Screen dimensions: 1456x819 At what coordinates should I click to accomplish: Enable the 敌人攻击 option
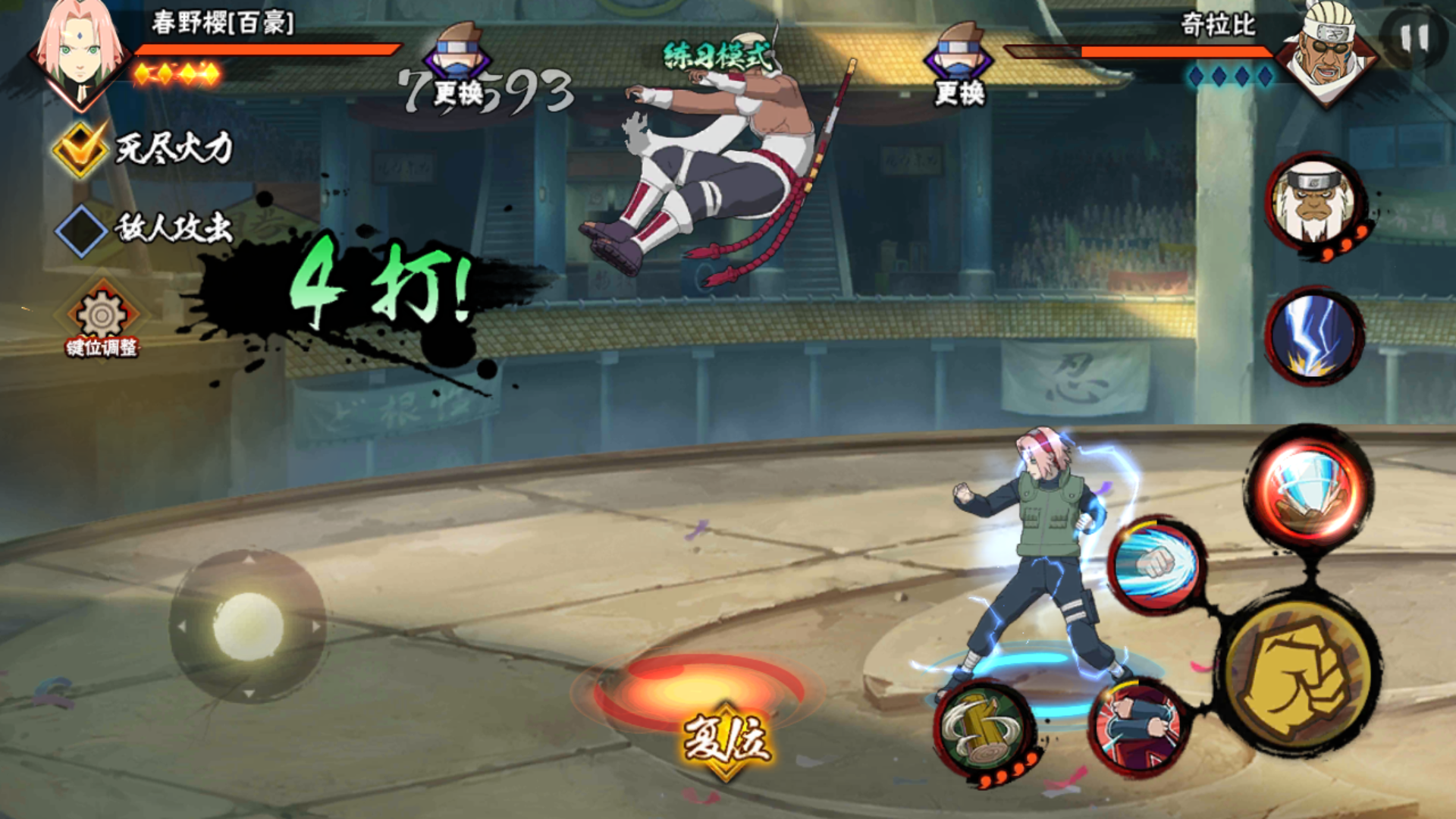(81, 229)
